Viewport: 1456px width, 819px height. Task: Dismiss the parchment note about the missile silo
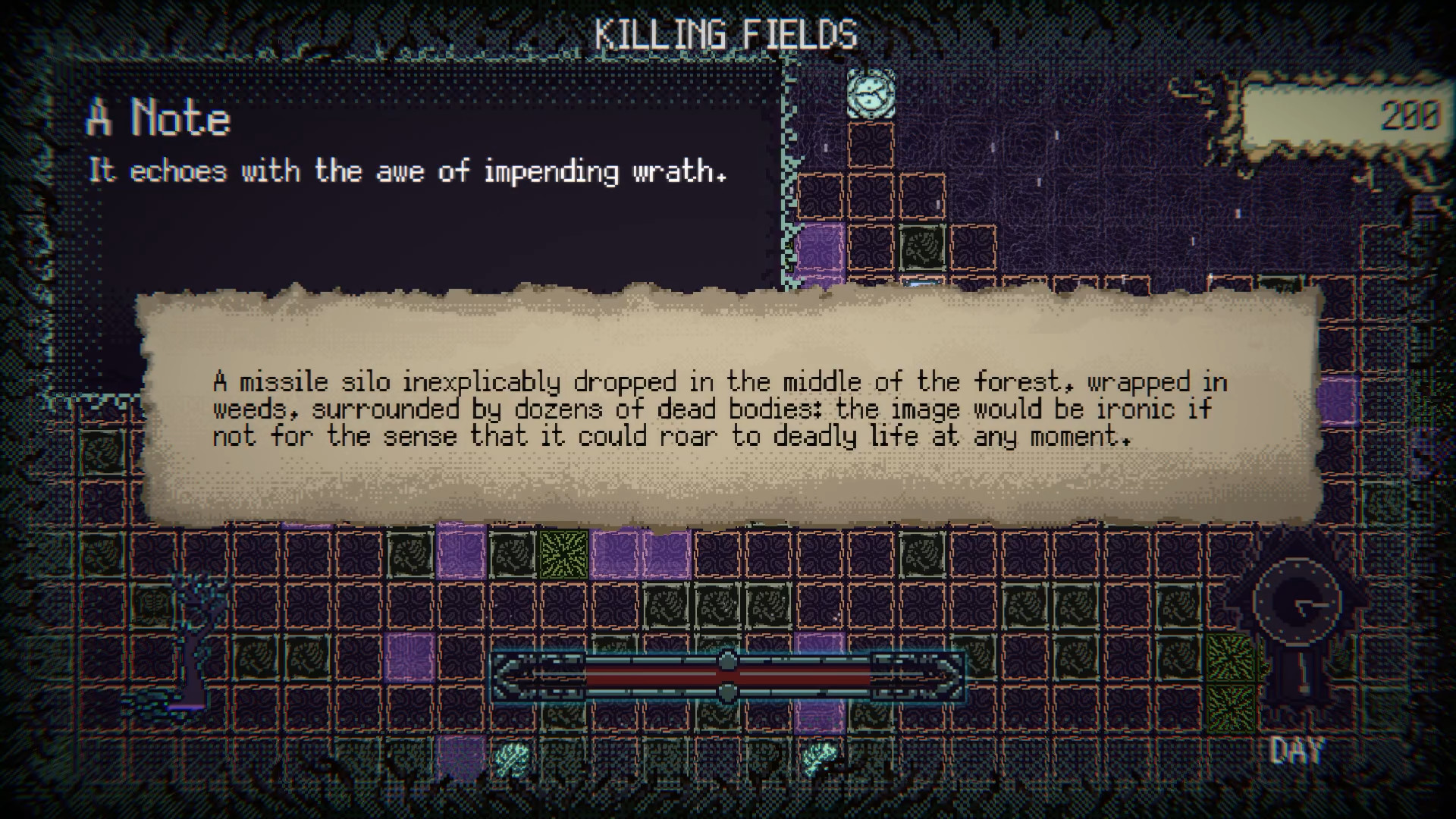point(728,408)
